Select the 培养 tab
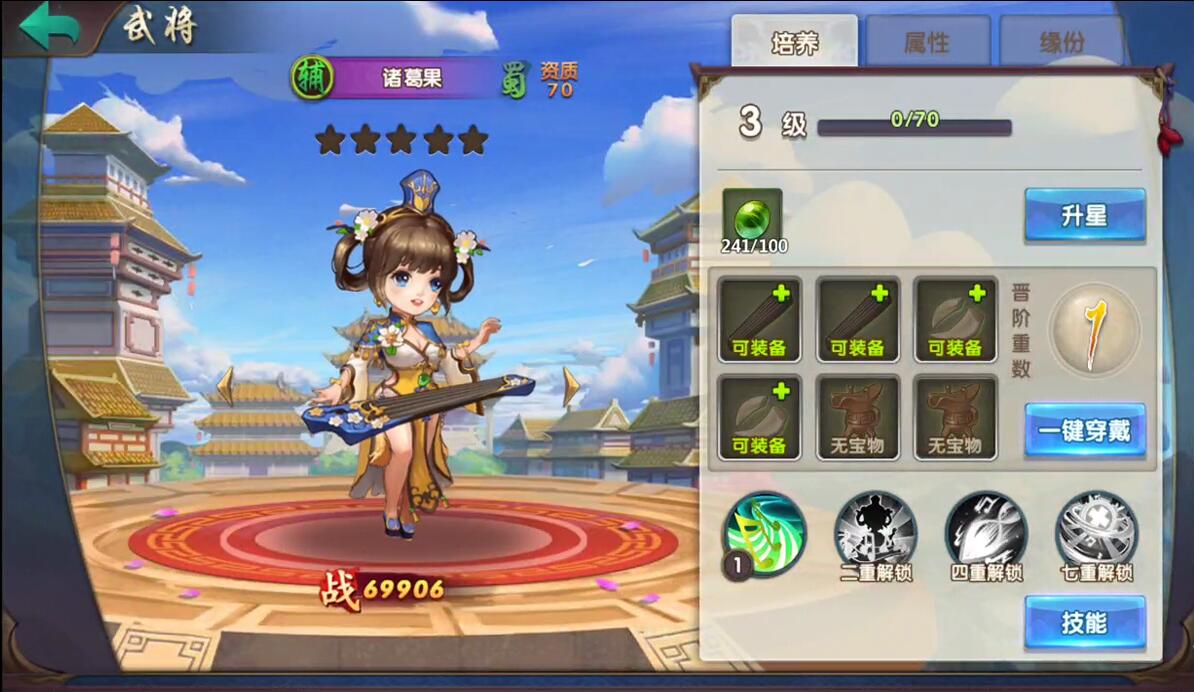 pyautogui.click(x=794, y=42)
